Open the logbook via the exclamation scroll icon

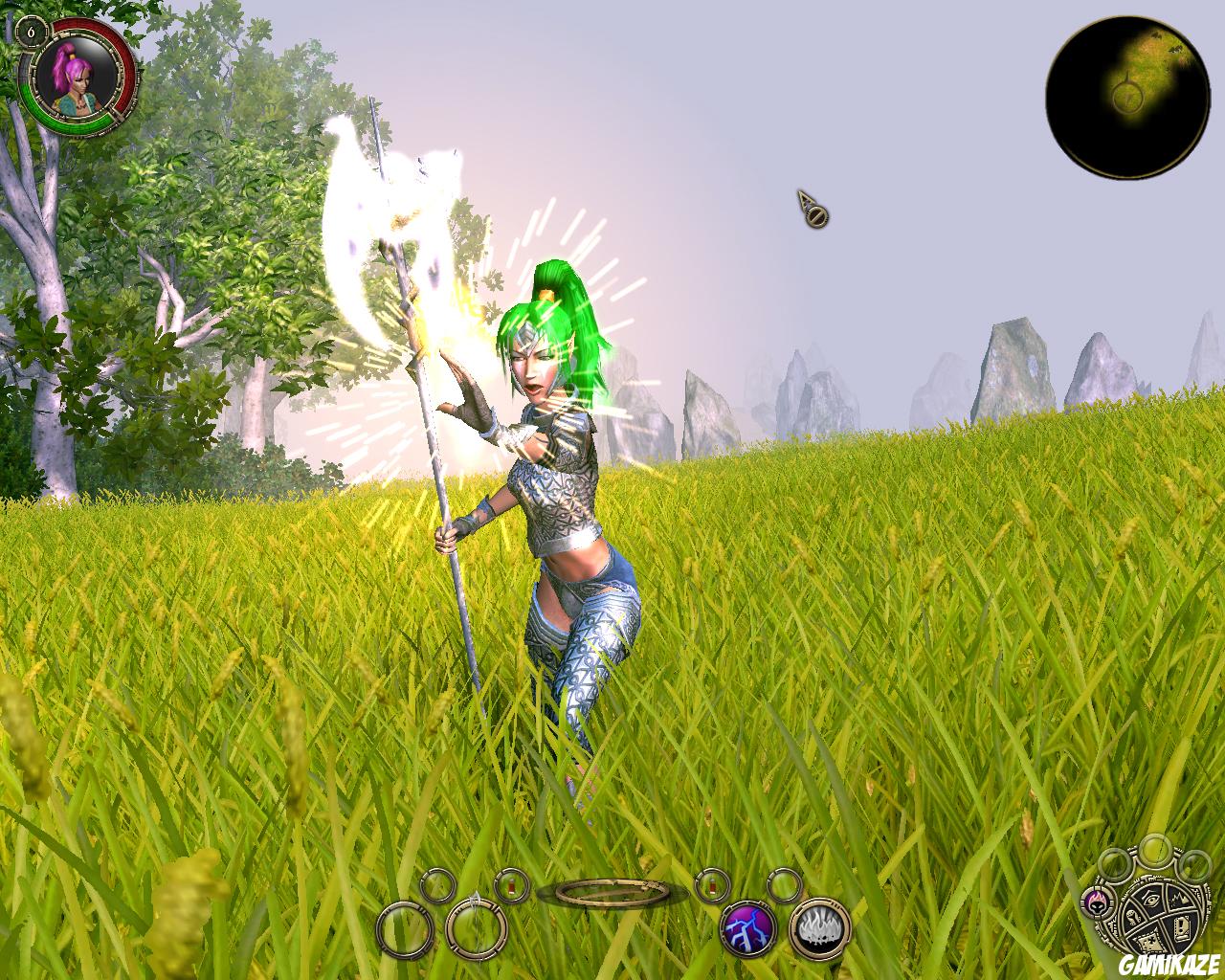tap(1181, 928)
